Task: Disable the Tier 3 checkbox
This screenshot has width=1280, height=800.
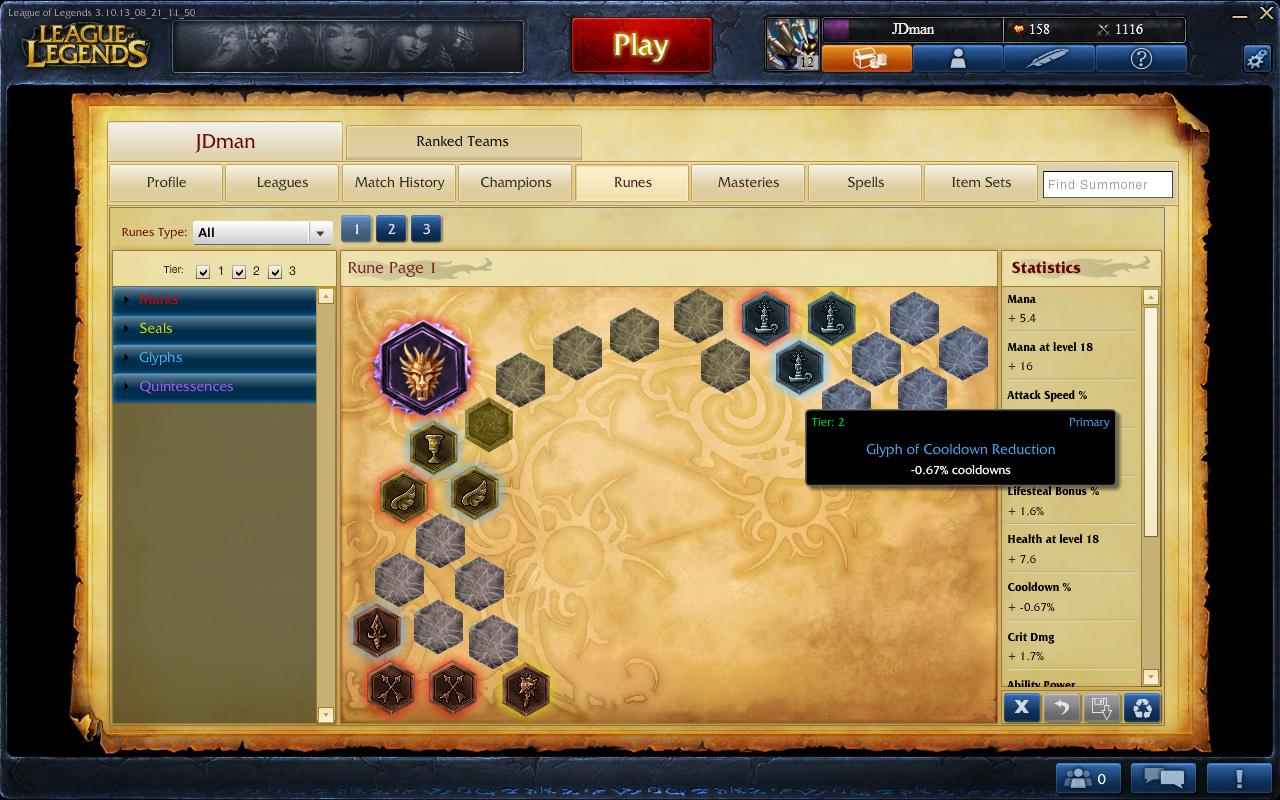Action: click(x=276, y=270)
